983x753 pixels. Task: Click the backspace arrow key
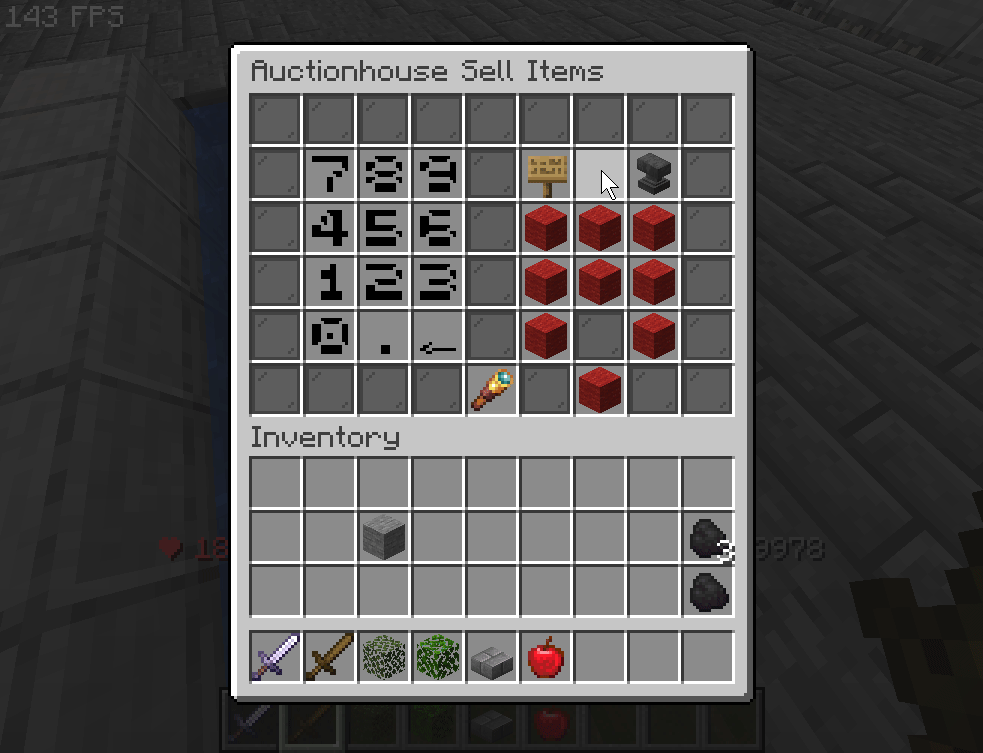pyautogui.click(x=438, y=337)
